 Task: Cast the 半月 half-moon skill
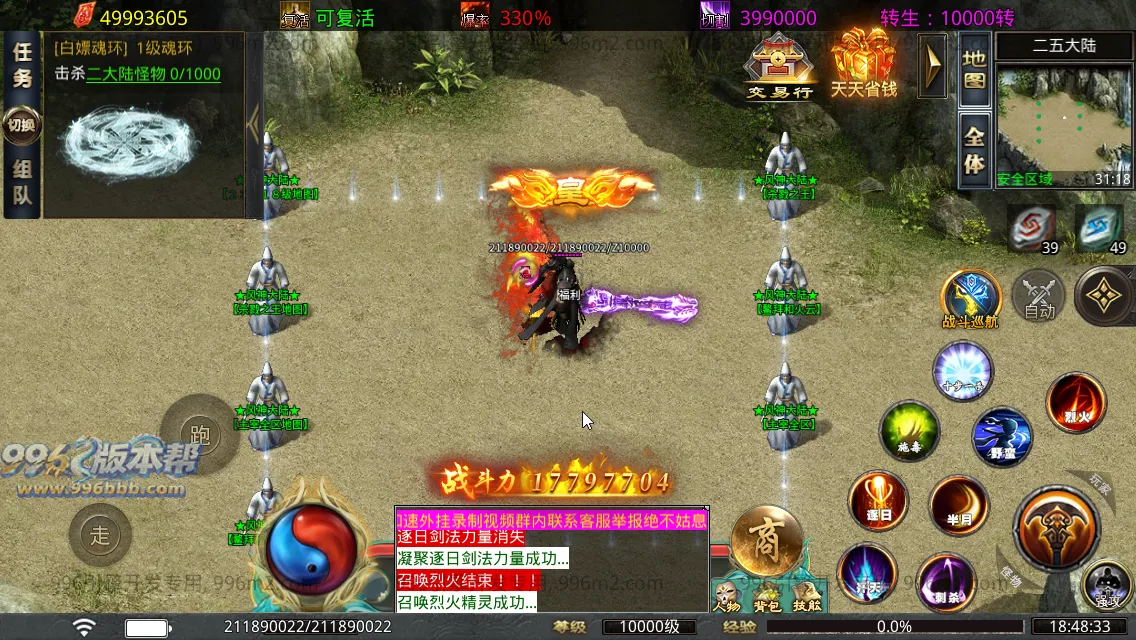958,506
